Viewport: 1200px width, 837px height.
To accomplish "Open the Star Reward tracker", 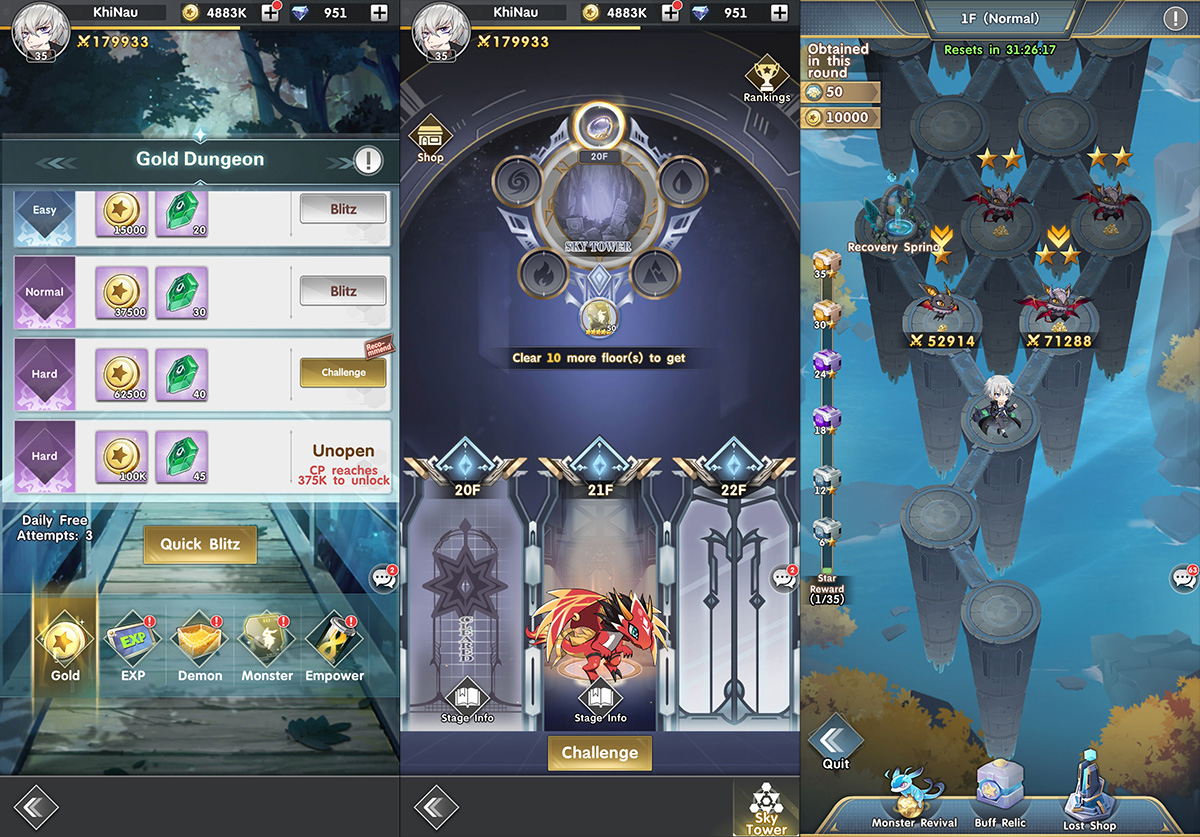I will (x=827, y=589).
